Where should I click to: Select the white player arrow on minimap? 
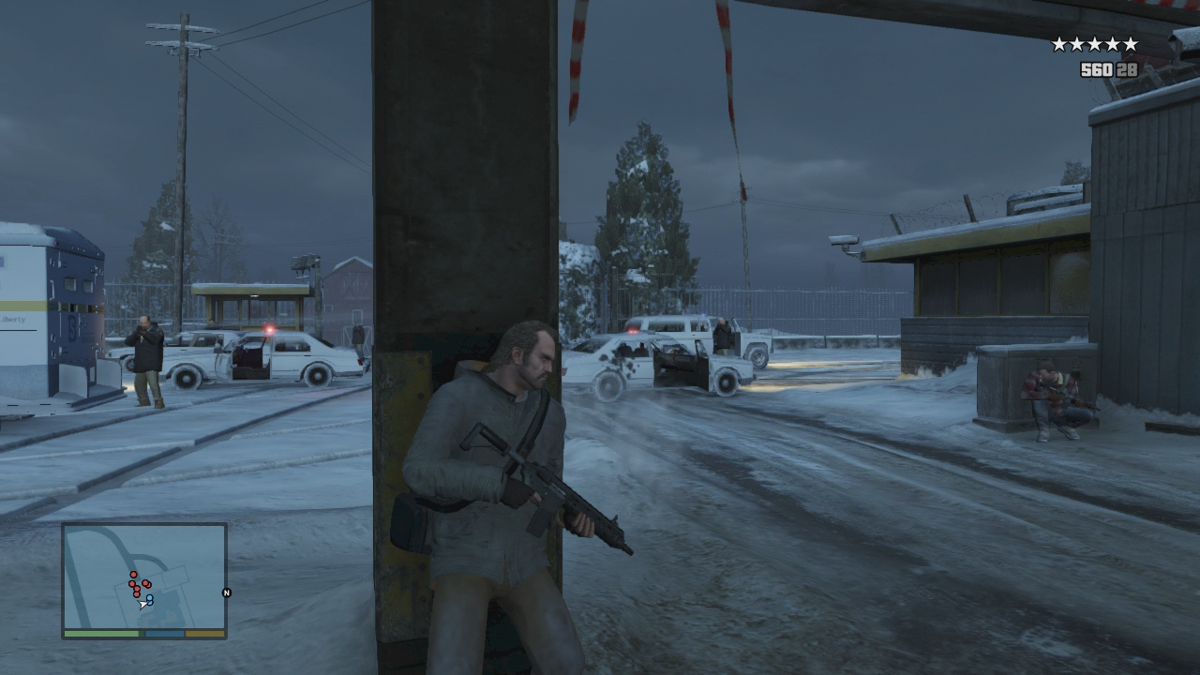[x=143, y=603]
